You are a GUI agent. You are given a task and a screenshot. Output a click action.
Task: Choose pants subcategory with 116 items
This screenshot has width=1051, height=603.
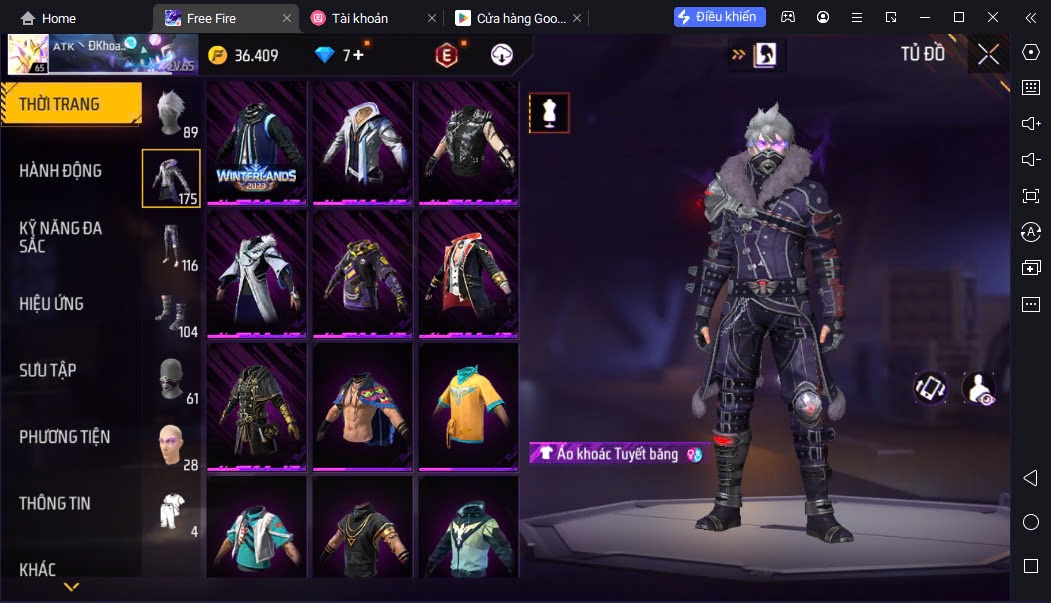point(172,246)
